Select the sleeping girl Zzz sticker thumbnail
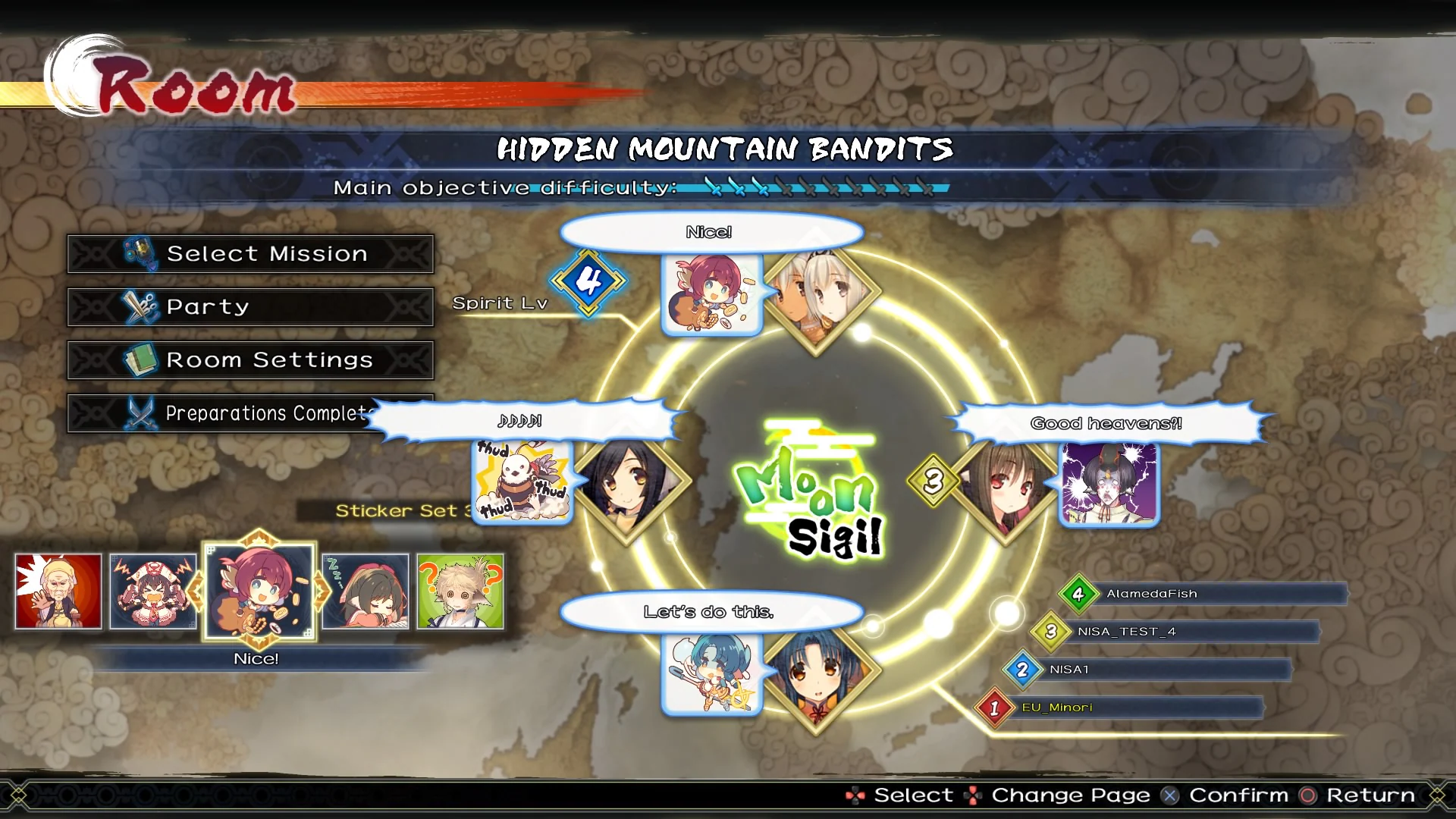The width and height of the screenshot is (1456, 819). click(367, 592)
